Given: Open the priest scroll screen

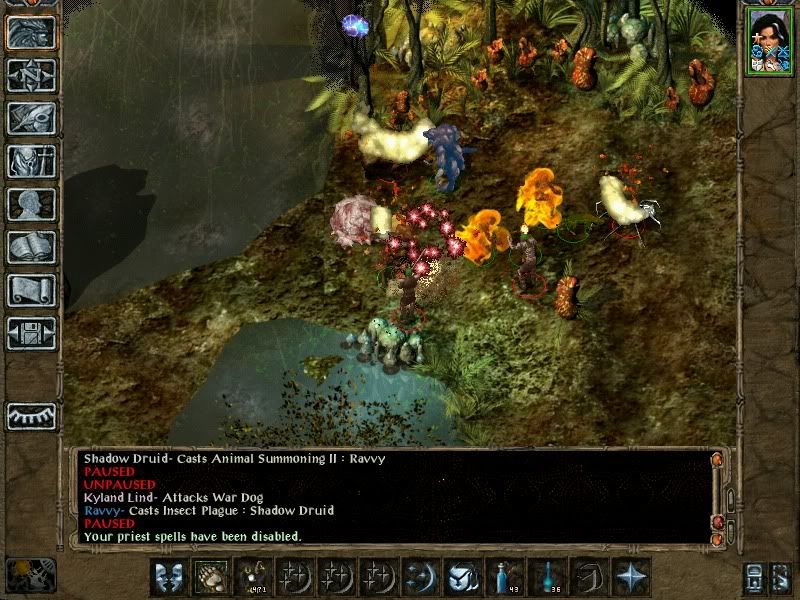Looking at the screenshot, I should point(31,290).
